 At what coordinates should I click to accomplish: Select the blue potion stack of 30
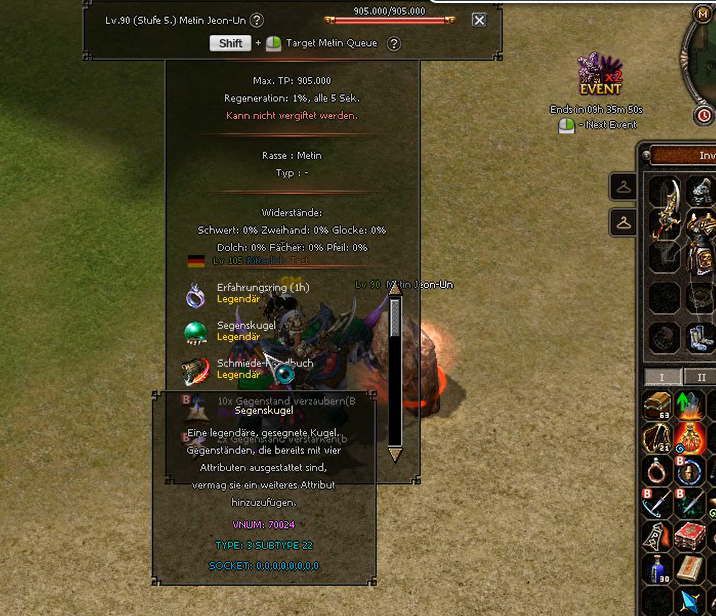click(x=657, y=568)
